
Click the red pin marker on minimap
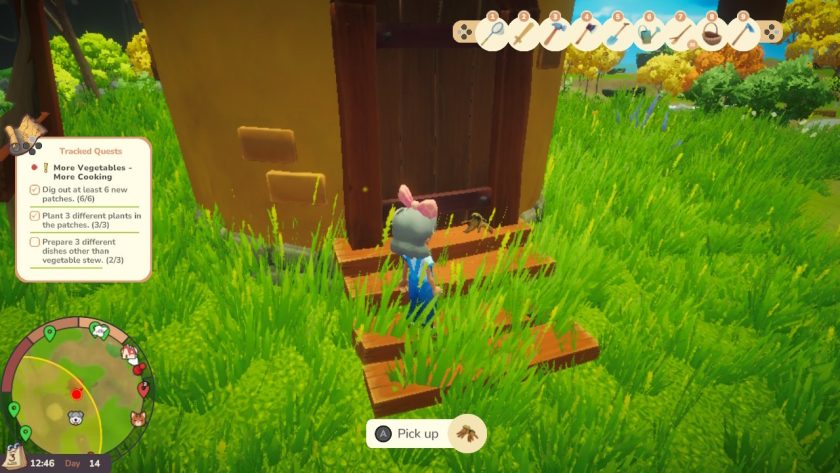(x=143, y=388)
